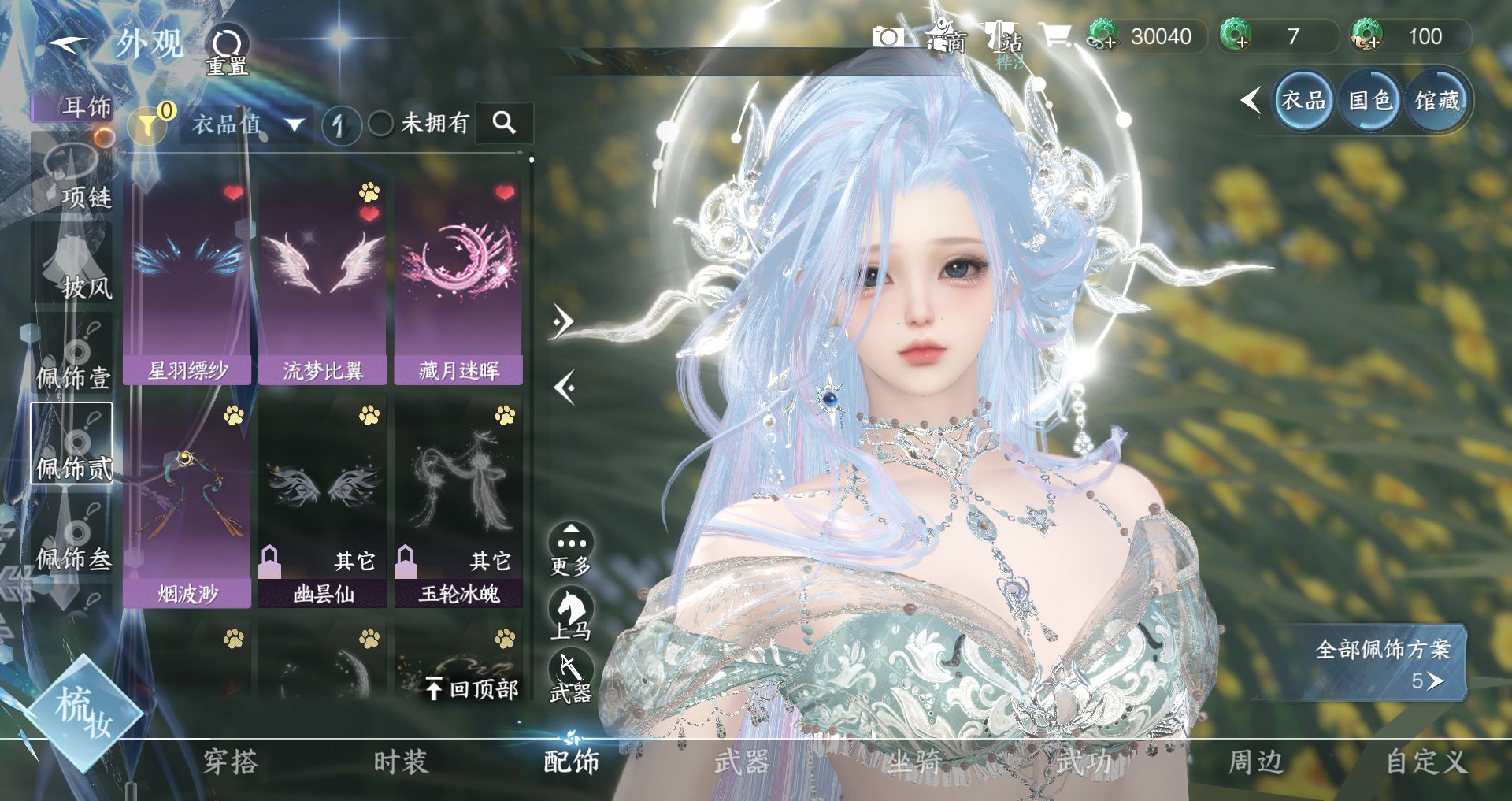Jump to list top with 回顶部

pos(472,689)
